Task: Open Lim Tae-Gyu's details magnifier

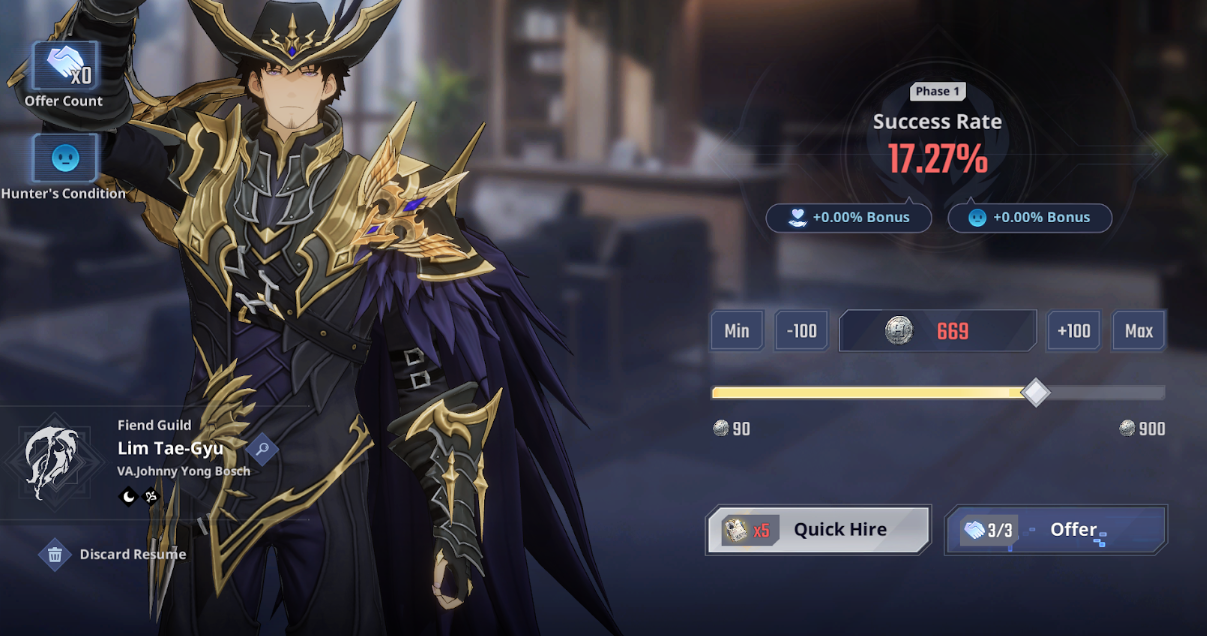Action: click(x=262, y=450)
